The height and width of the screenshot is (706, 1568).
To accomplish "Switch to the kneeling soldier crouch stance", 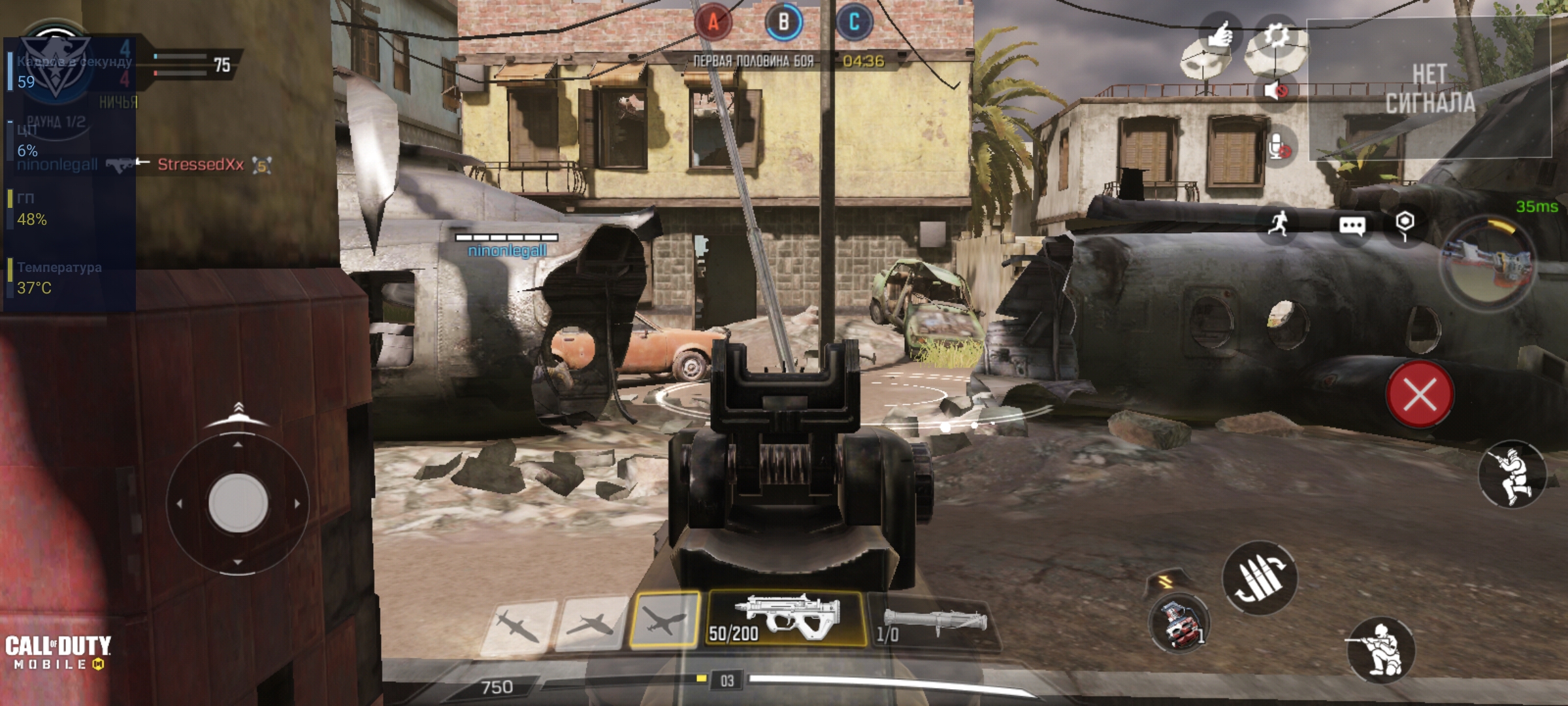I will pyautogui.click(x=1380, y=650).
